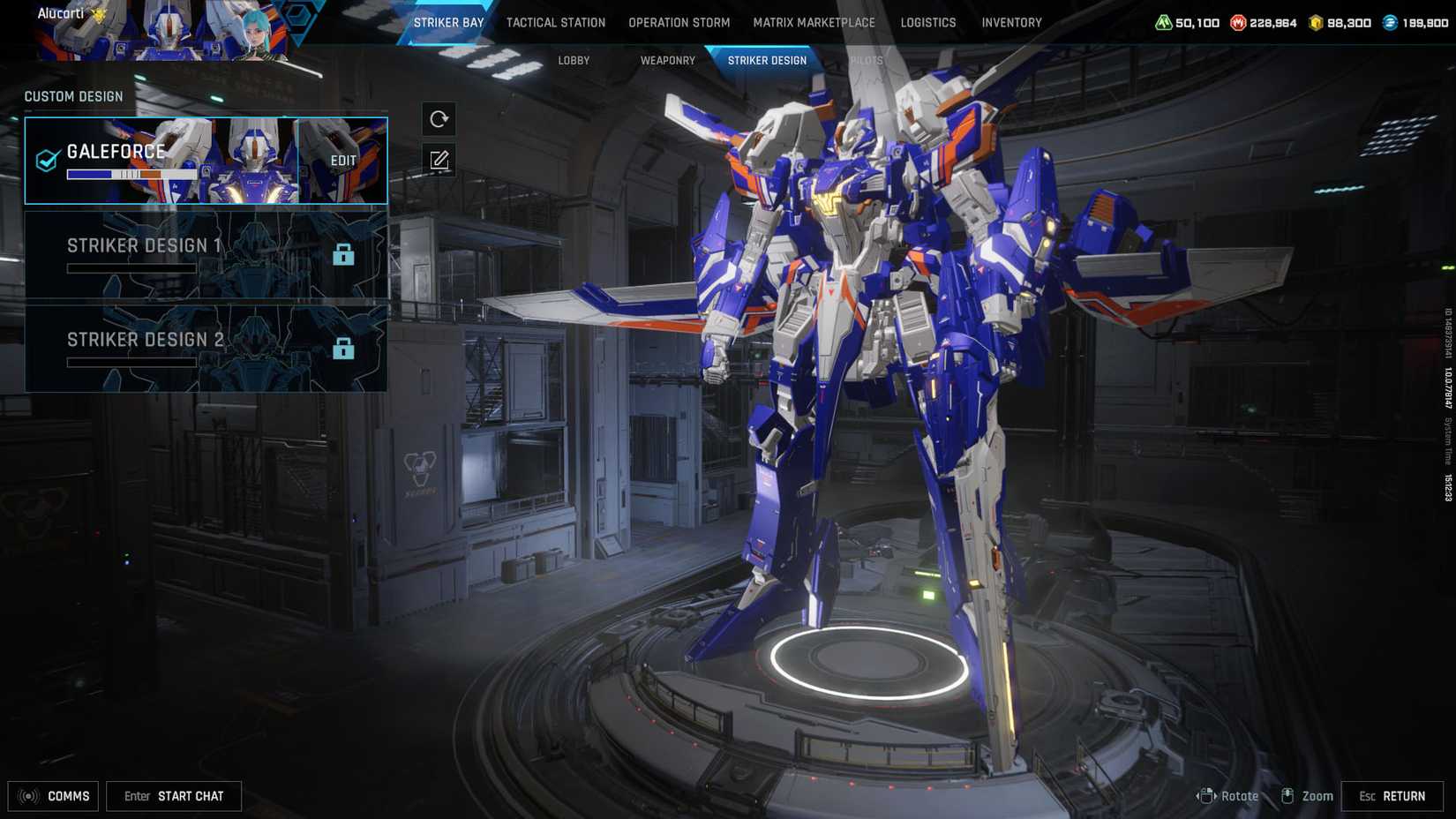Click the GALEFORCE color progress bar

[x=131, y=174]
